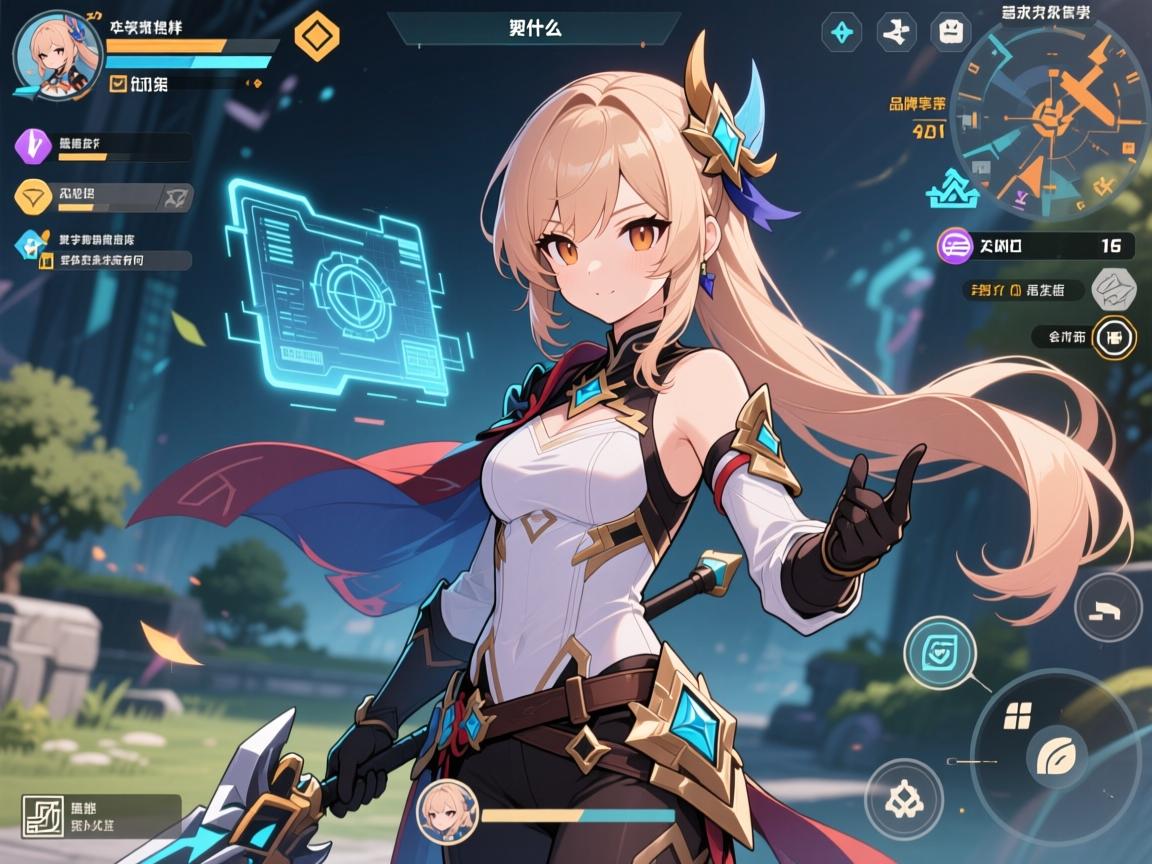Click the cyan four-point star icon

pyautogui.click(x=841, y=32)
